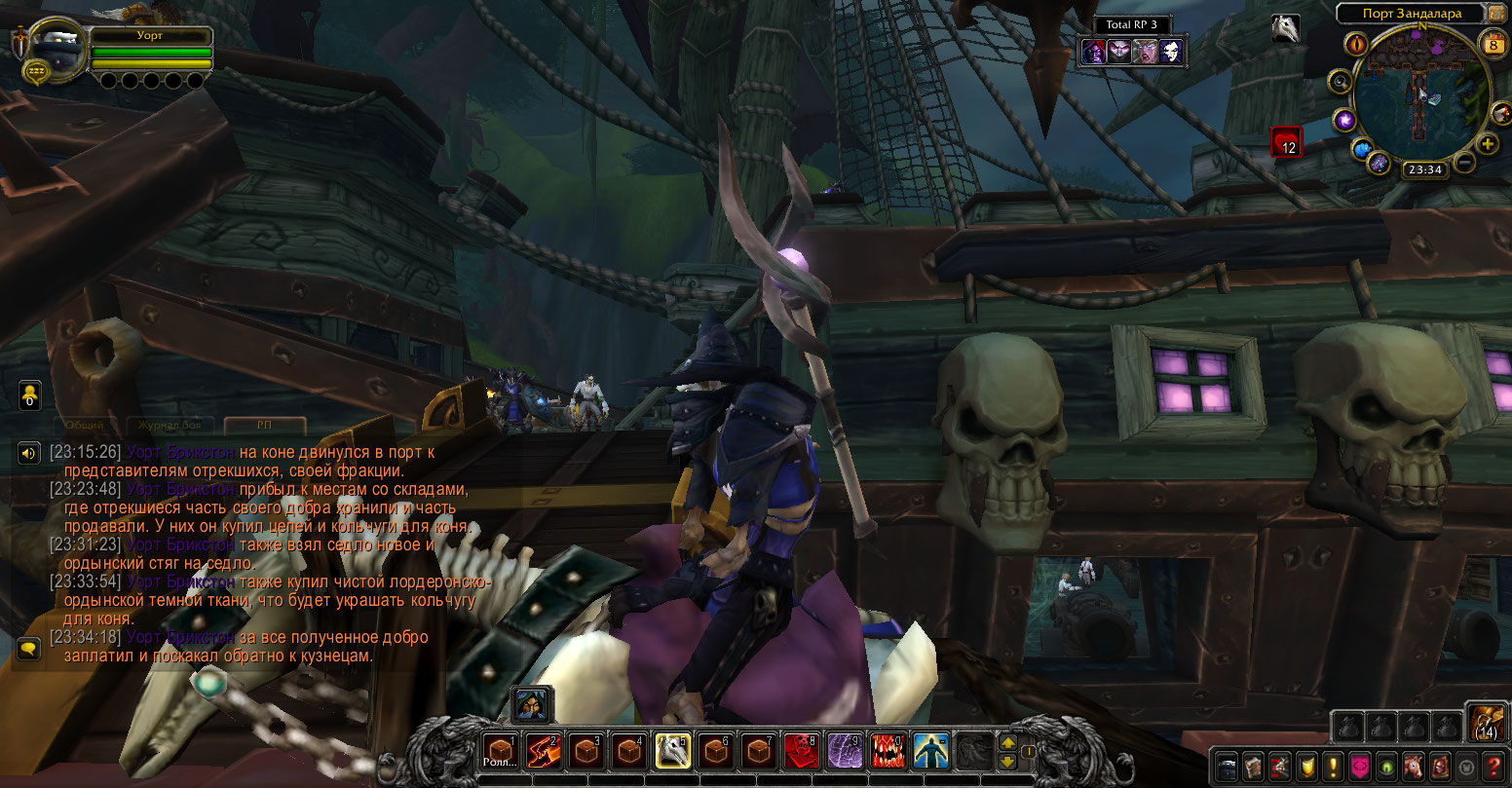Screen dimensions: 1512x788
Task: Open the calendar button showing 8
Action: pyautogui.click(x=1493, y=44)
